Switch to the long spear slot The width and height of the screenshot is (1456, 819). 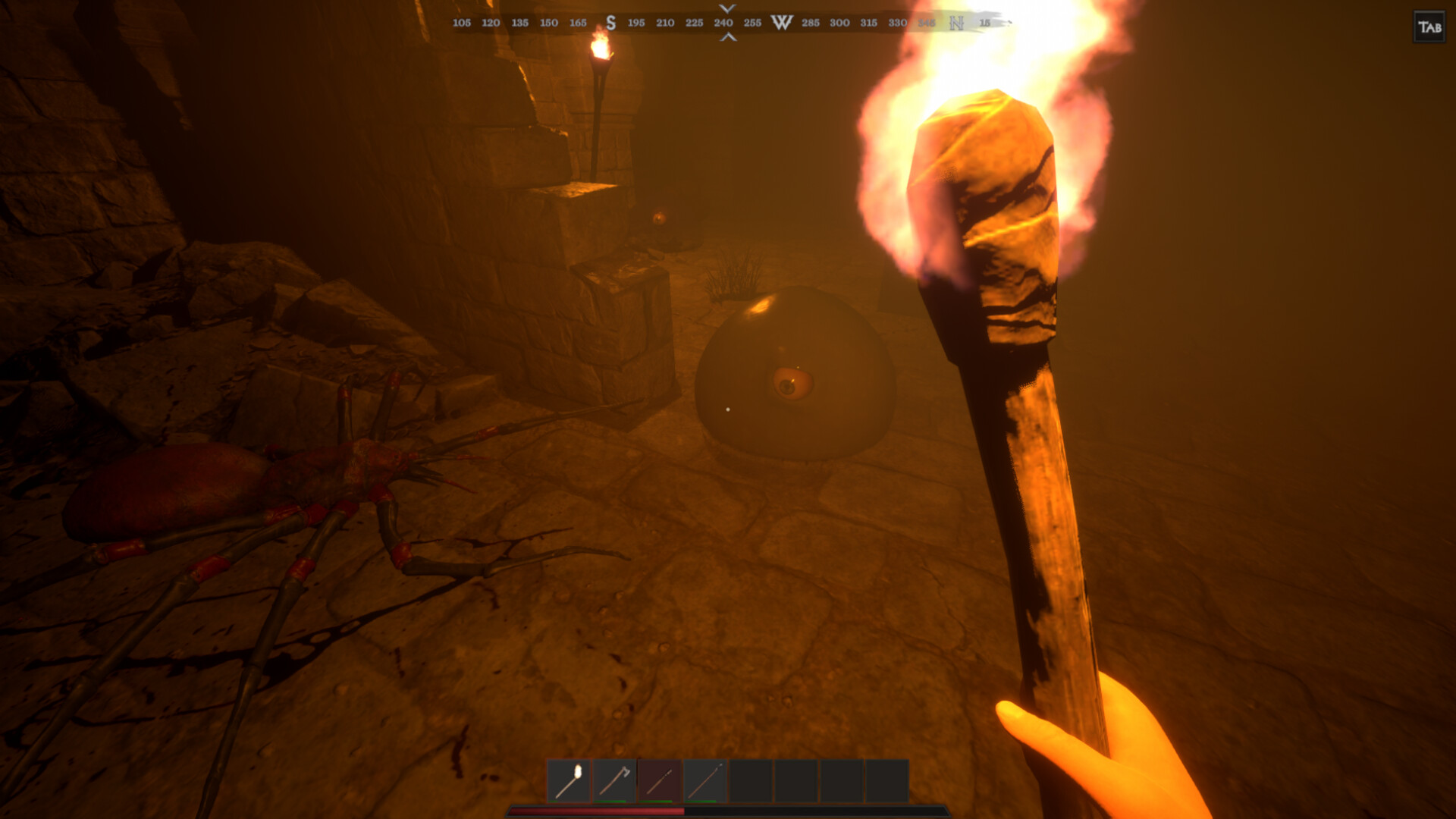(705, 781)
